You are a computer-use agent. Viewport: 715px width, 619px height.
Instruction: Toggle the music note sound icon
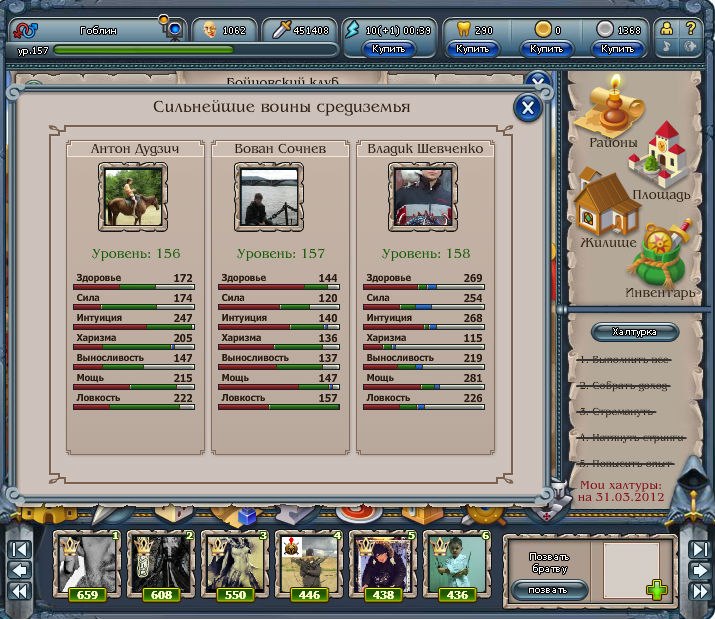pos(666,47)
